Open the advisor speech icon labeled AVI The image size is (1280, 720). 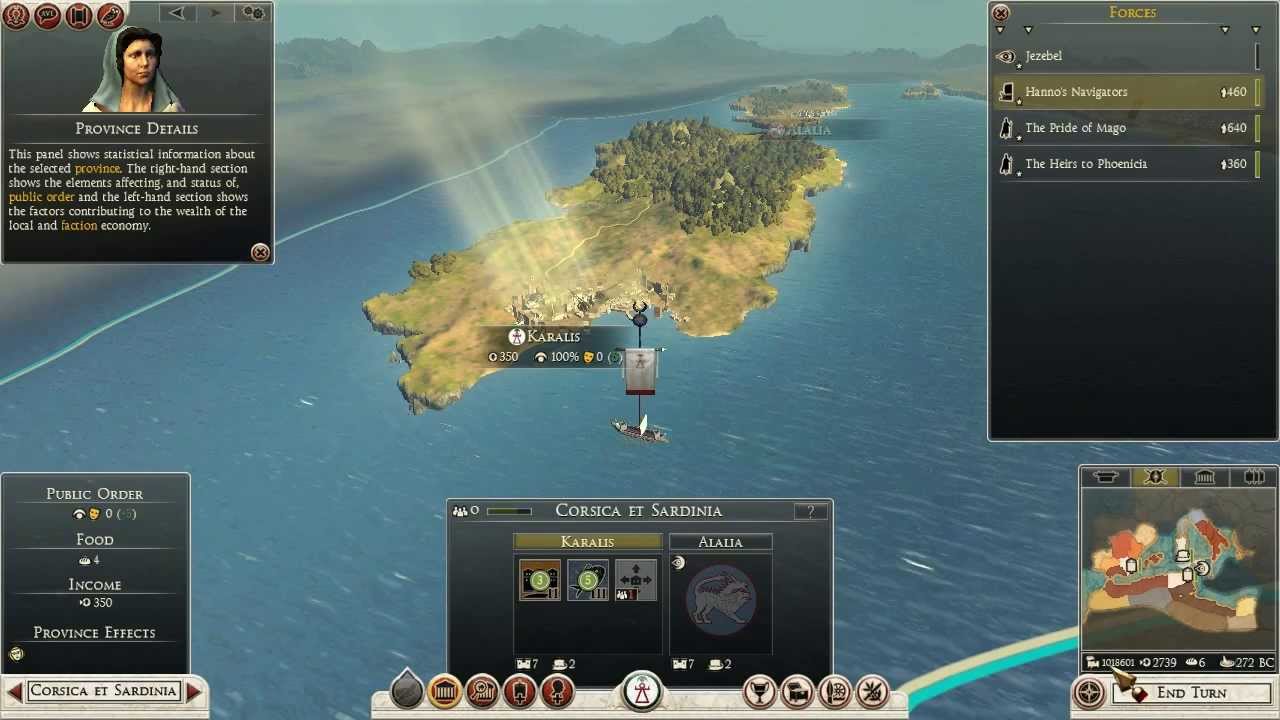click(x=47, y=16)
